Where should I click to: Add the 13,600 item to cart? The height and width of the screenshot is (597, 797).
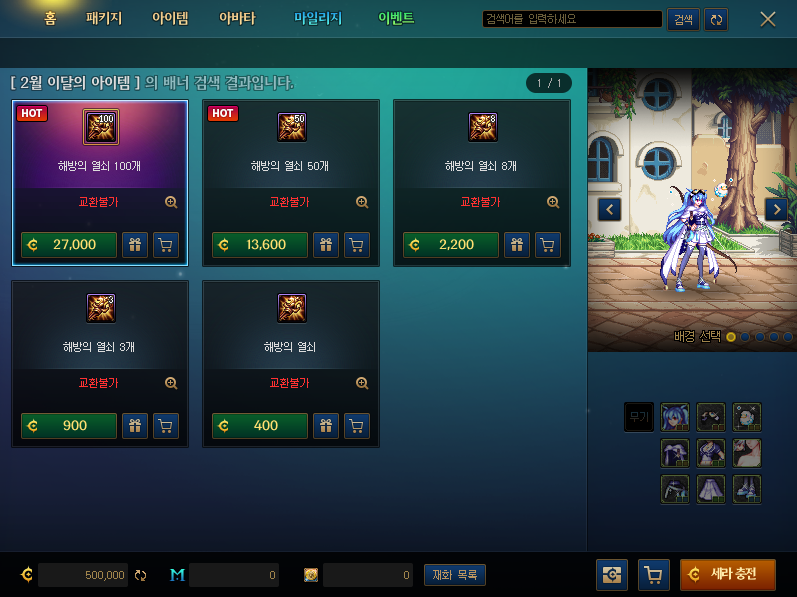click(x=357, y=245)
